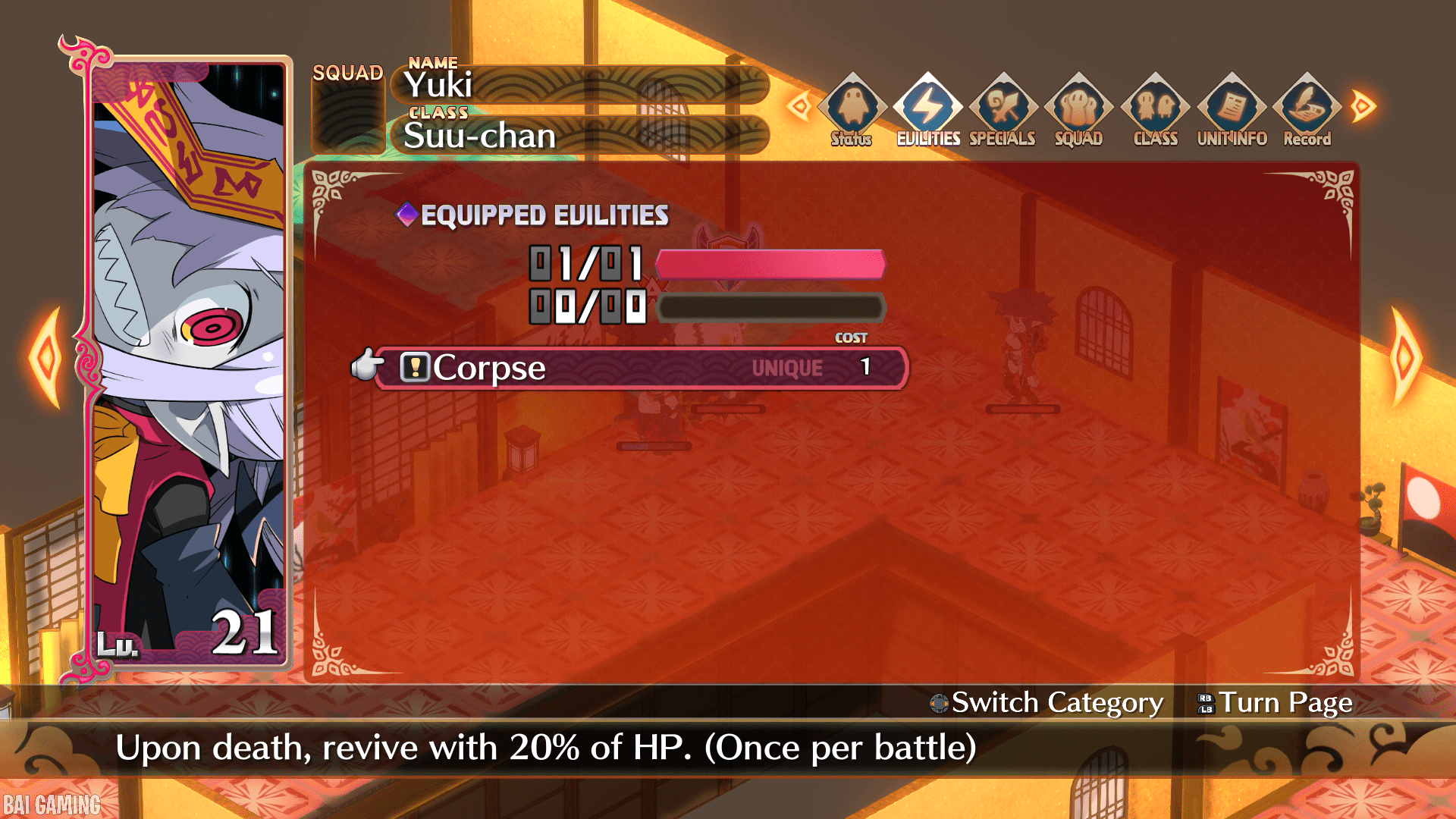Click the small right arrow beside Record tab

[x=1363, y=105]
